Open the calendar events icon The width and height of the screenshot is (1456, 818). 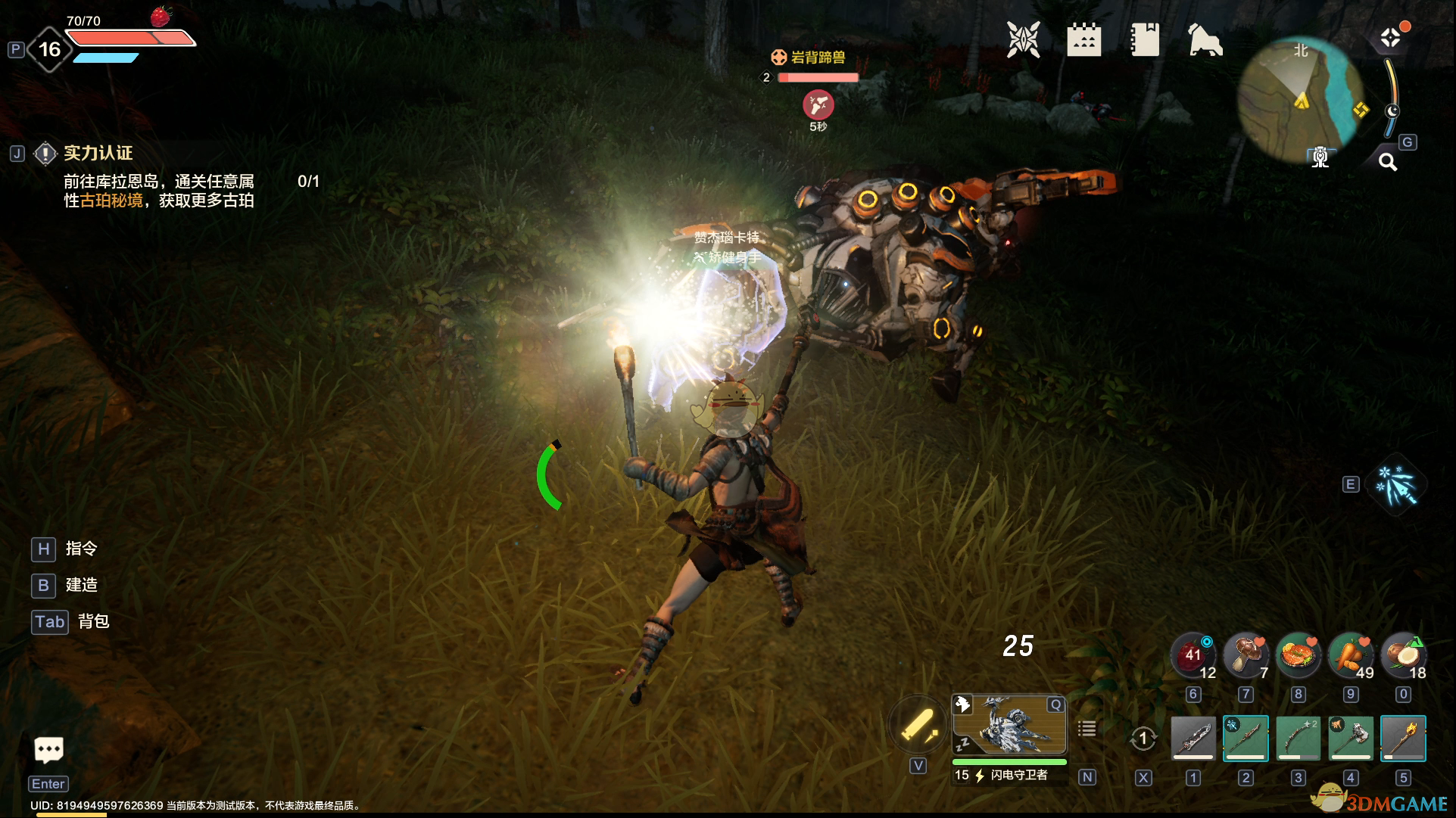coord(1083,39)
